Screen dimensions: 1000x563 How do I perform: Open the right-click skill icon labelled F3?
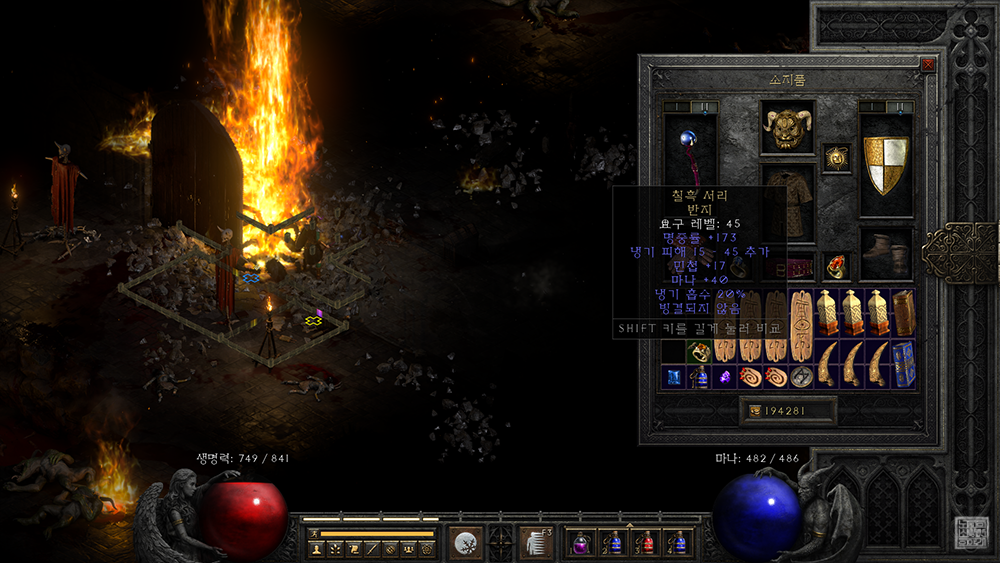point(536,542)
